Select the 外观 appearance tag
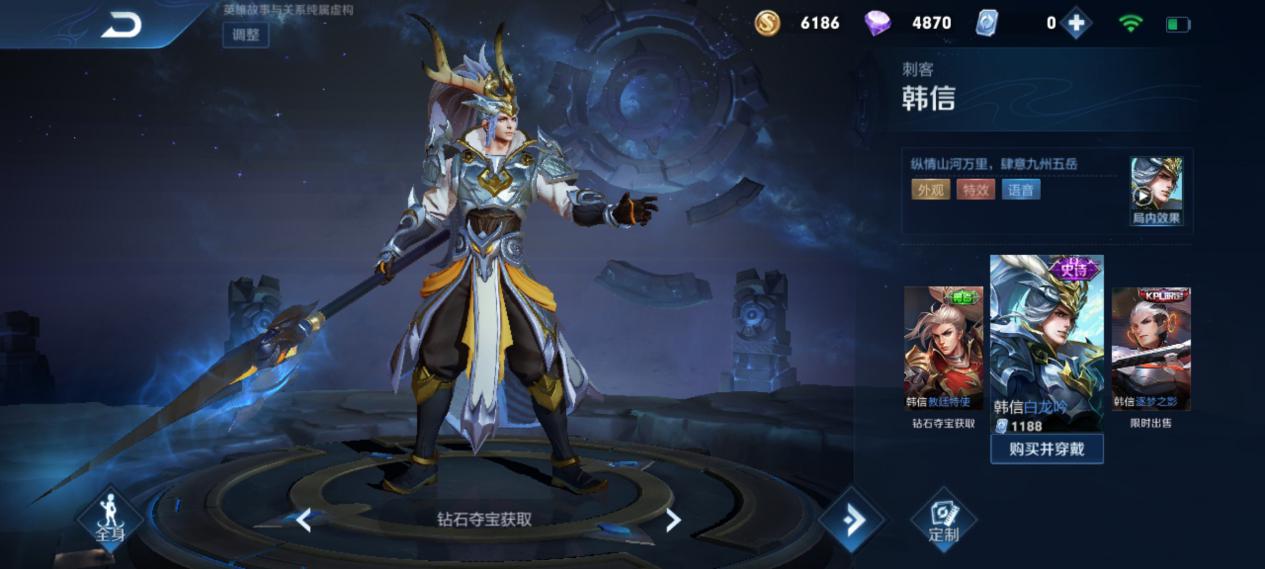 (x=930, y=189)
